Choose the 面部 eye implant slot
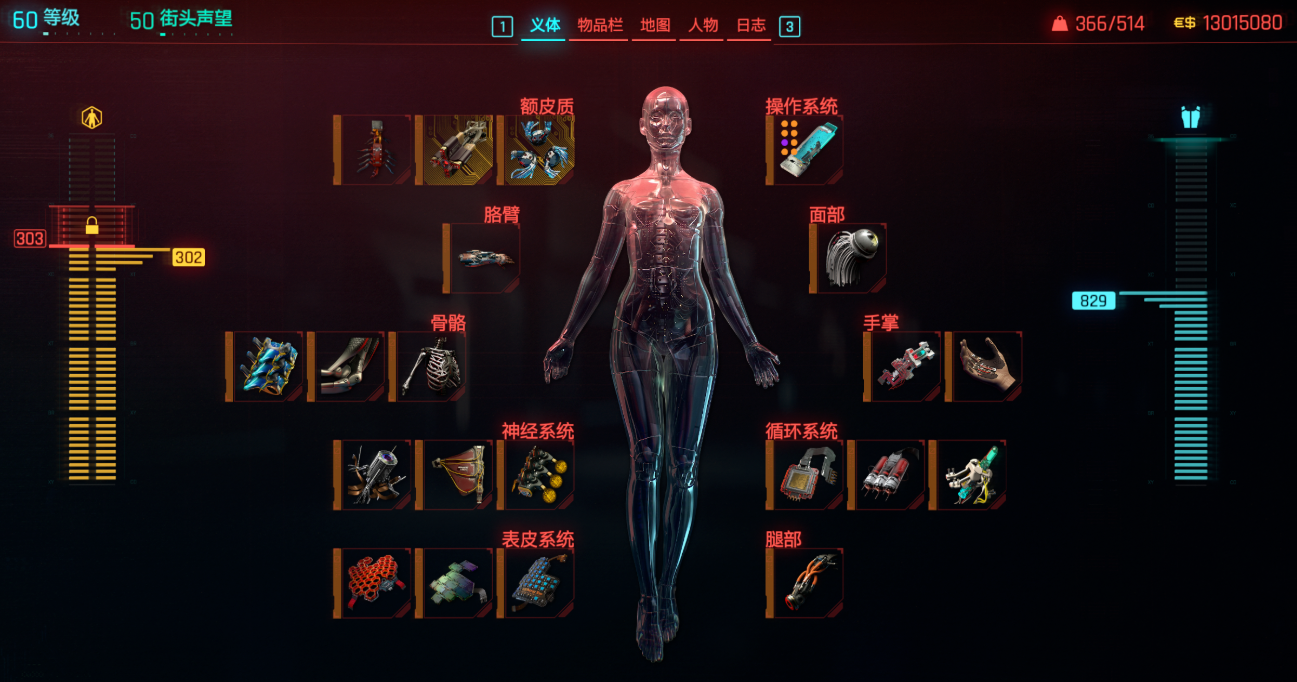 pos(849,258)
